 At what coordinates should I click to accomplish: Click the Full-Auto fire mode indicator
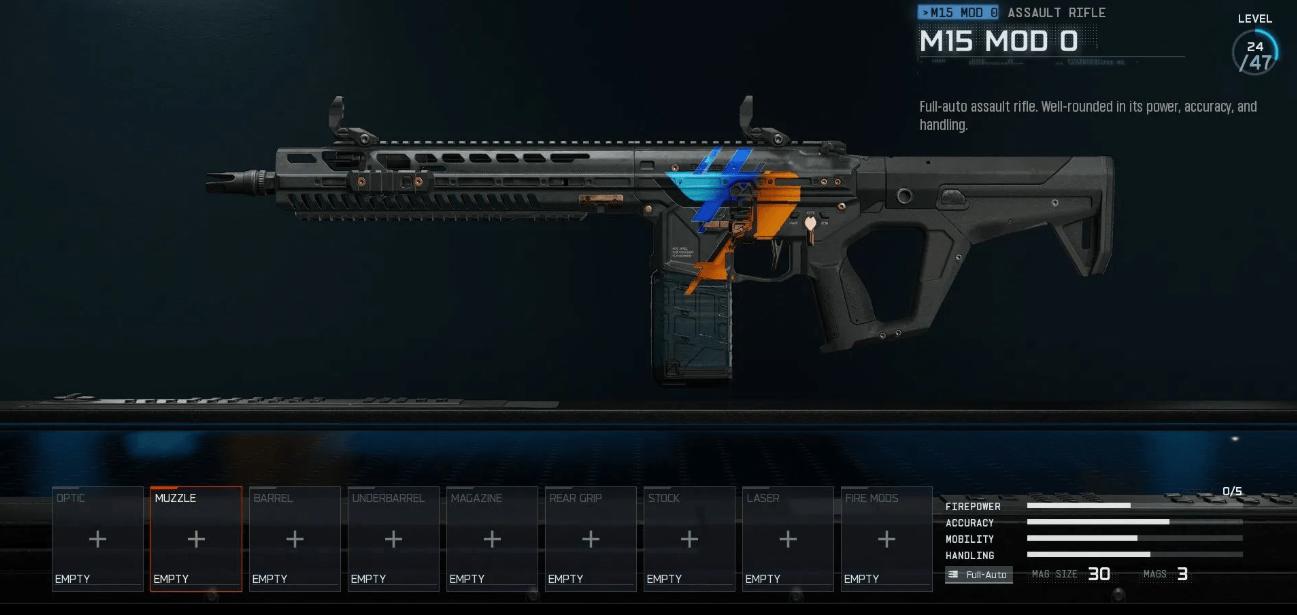click(979, 575)
